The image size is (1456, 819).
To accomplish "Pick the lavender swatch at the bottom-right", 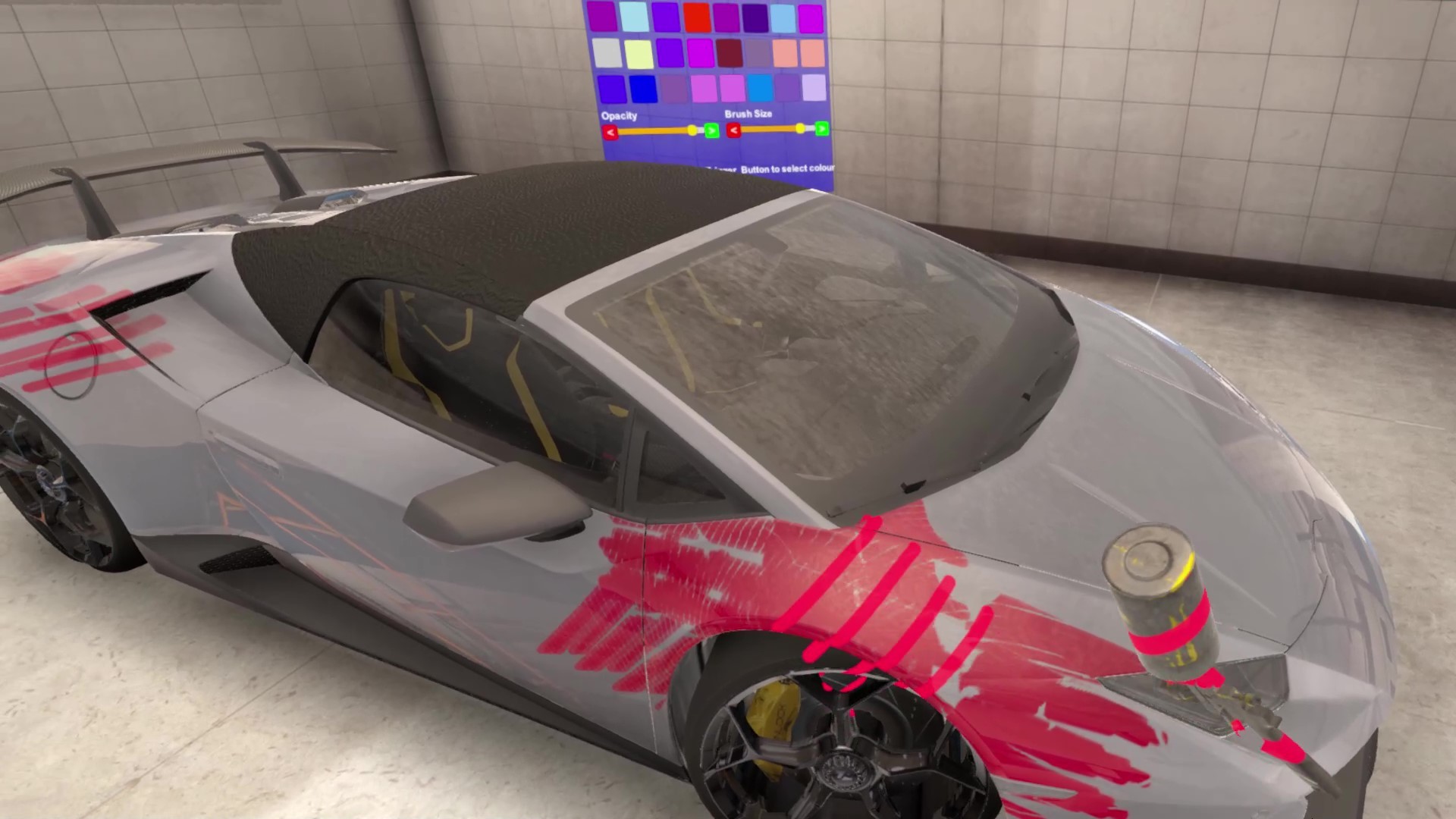I will coord(814,88).
